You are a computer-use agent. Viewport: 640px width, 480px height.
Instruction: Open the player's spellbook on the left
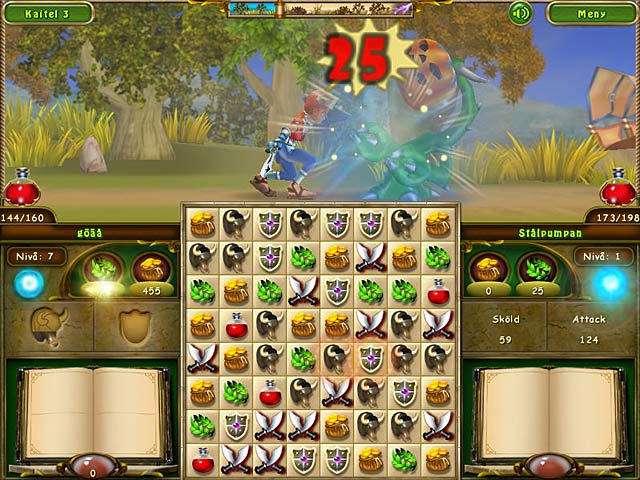pos(92,410)
